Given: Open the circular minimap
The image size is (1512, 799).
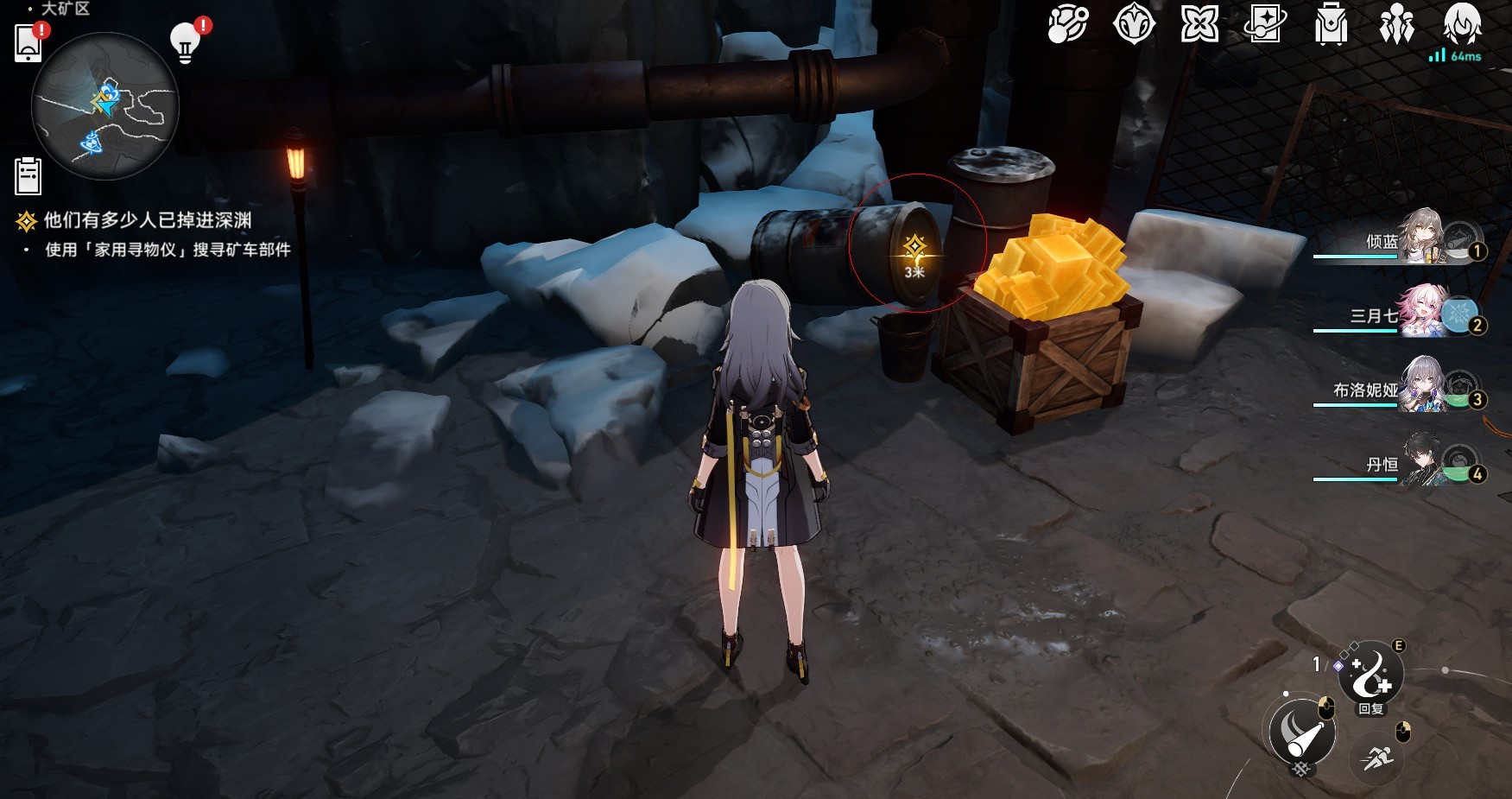Looking at the screenshot, I should (104, 105).
